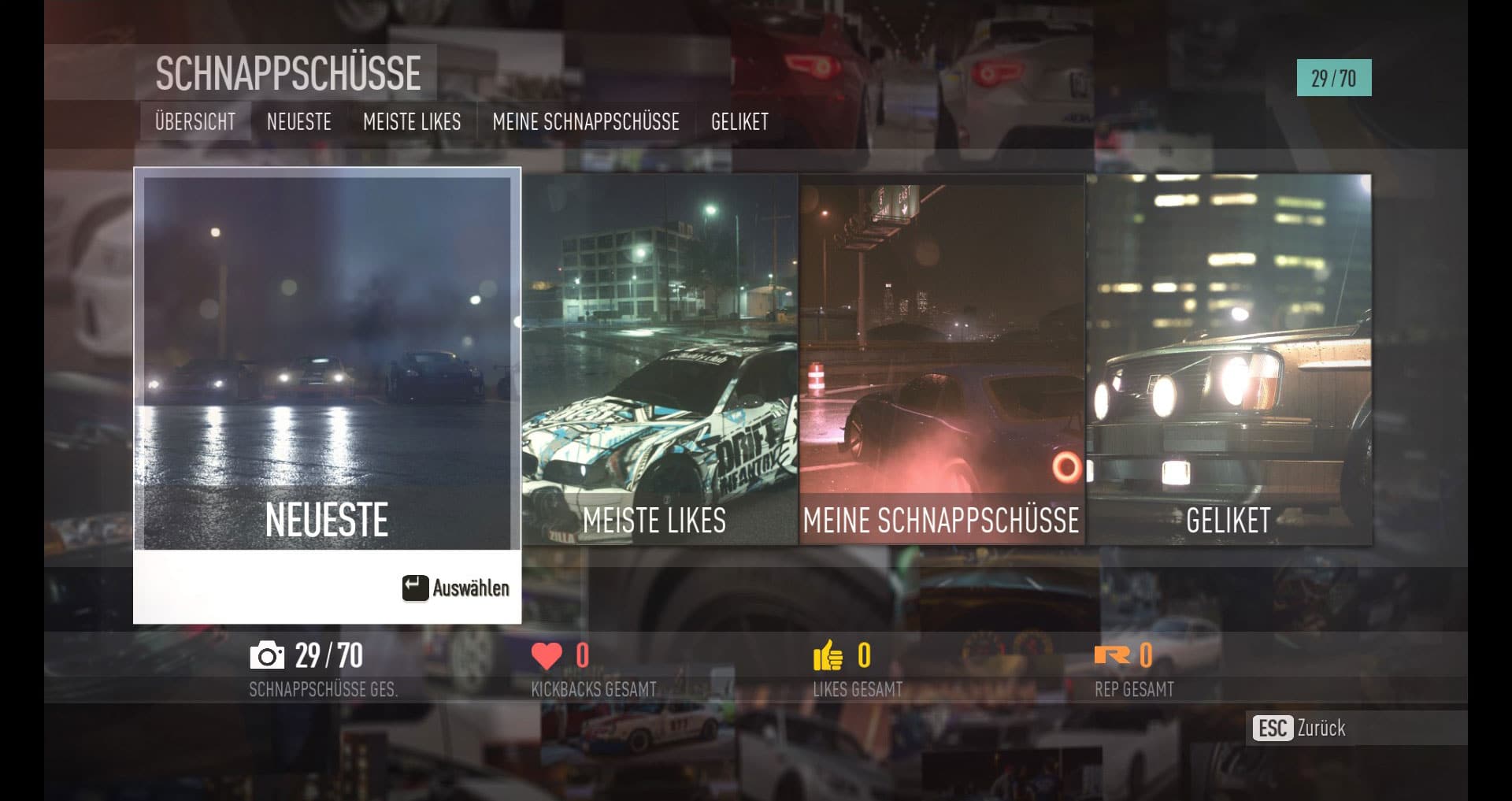Choose the Meine Schnappschüsse snapshot tile

coord(942,359)
